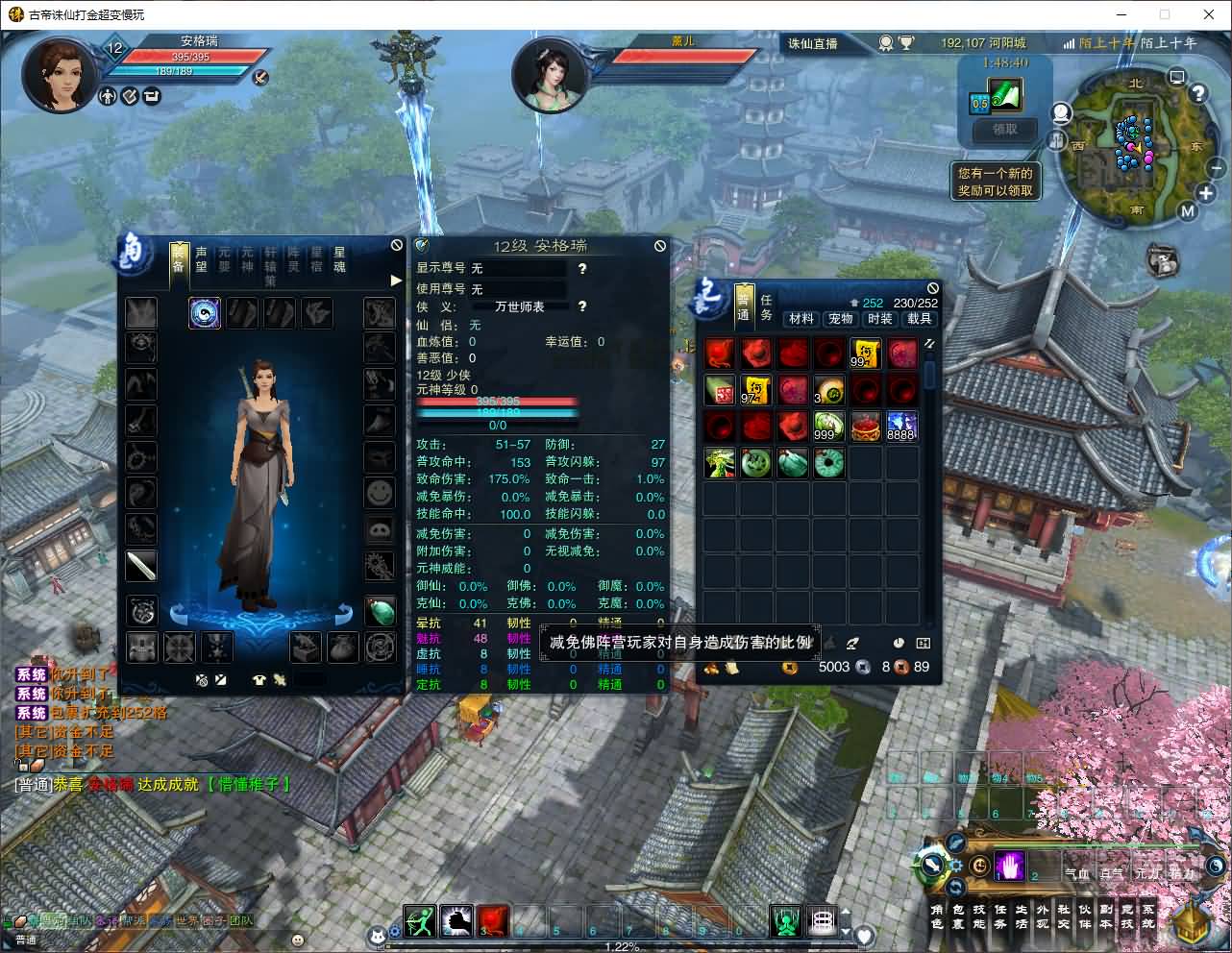Select the broom clean-bag icon in the inventory
Screen dimensions: 1232x953
pyautogui.click(x=852, y=643)
